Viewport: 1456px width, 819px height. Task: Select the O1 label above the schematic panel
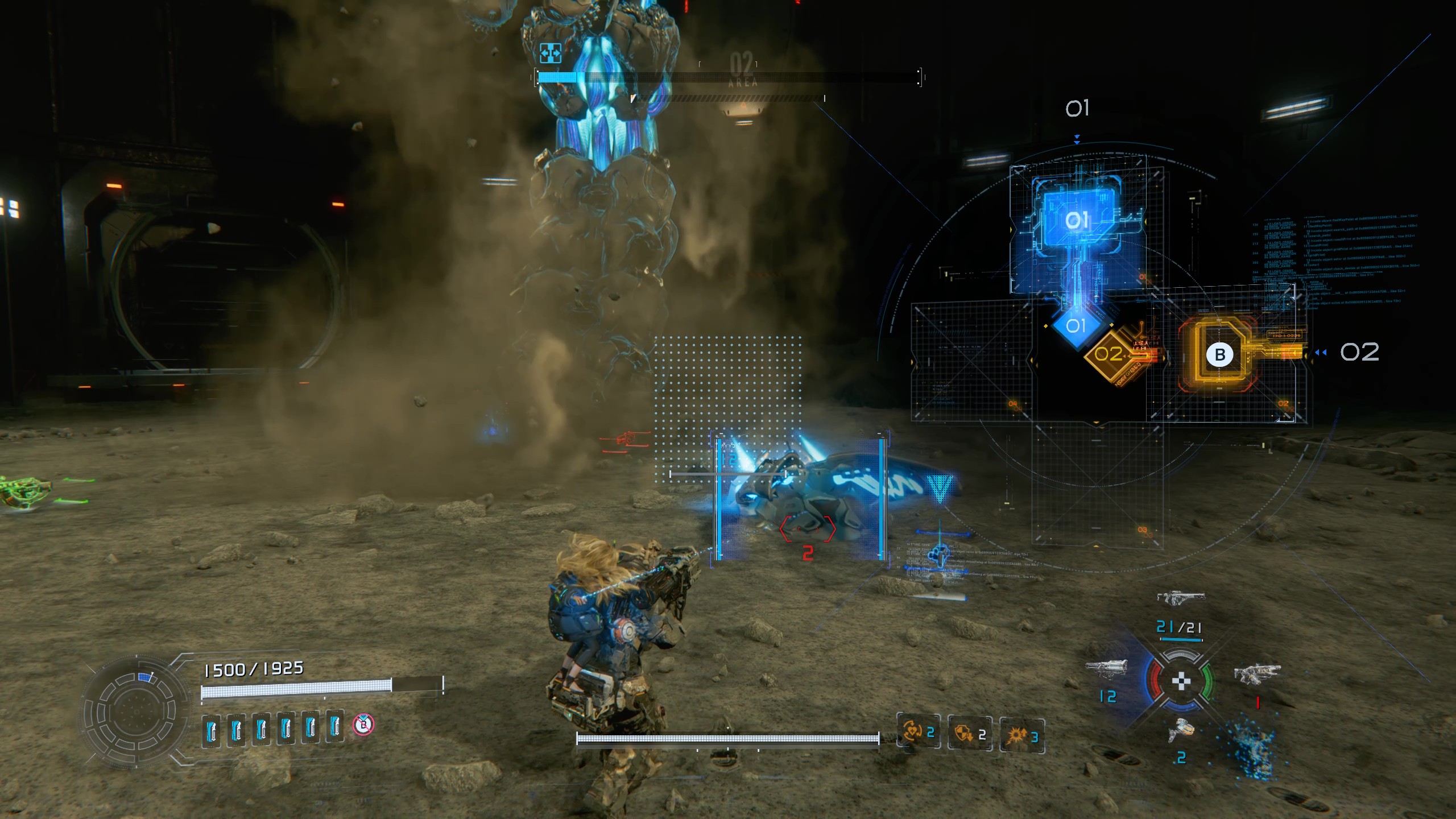1078,107
